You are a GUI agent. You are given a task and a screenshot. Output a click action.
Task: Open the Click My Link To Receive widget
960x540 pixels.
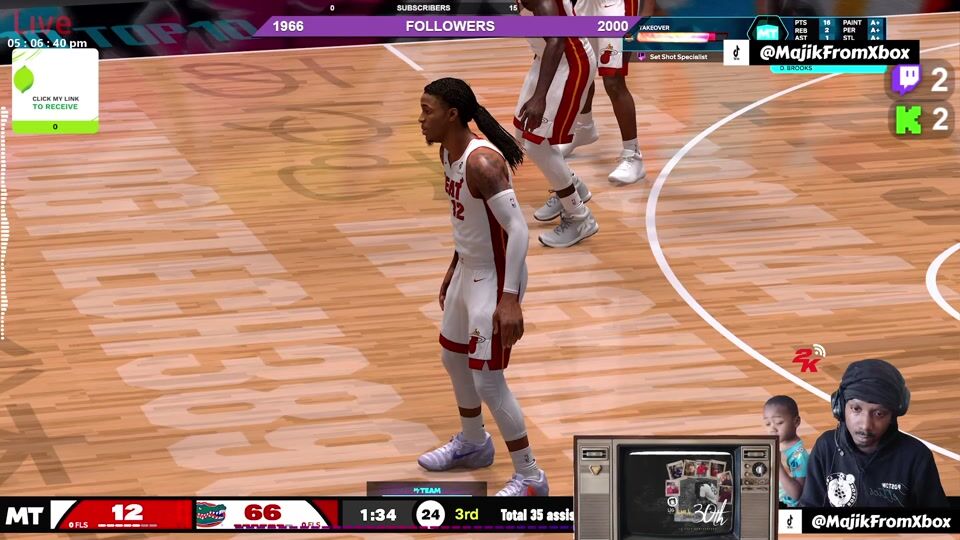click(55, 91)
